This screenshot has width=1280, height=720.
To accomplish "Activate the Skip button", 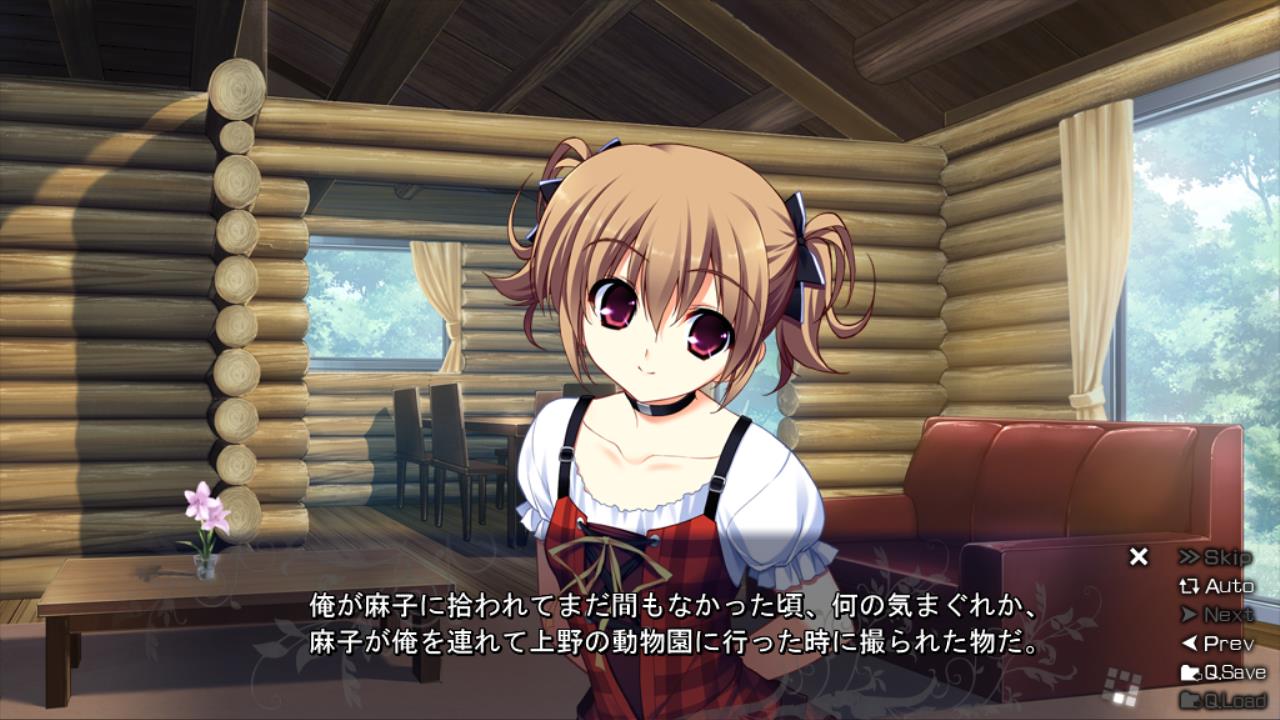I will coord(1215,557).
